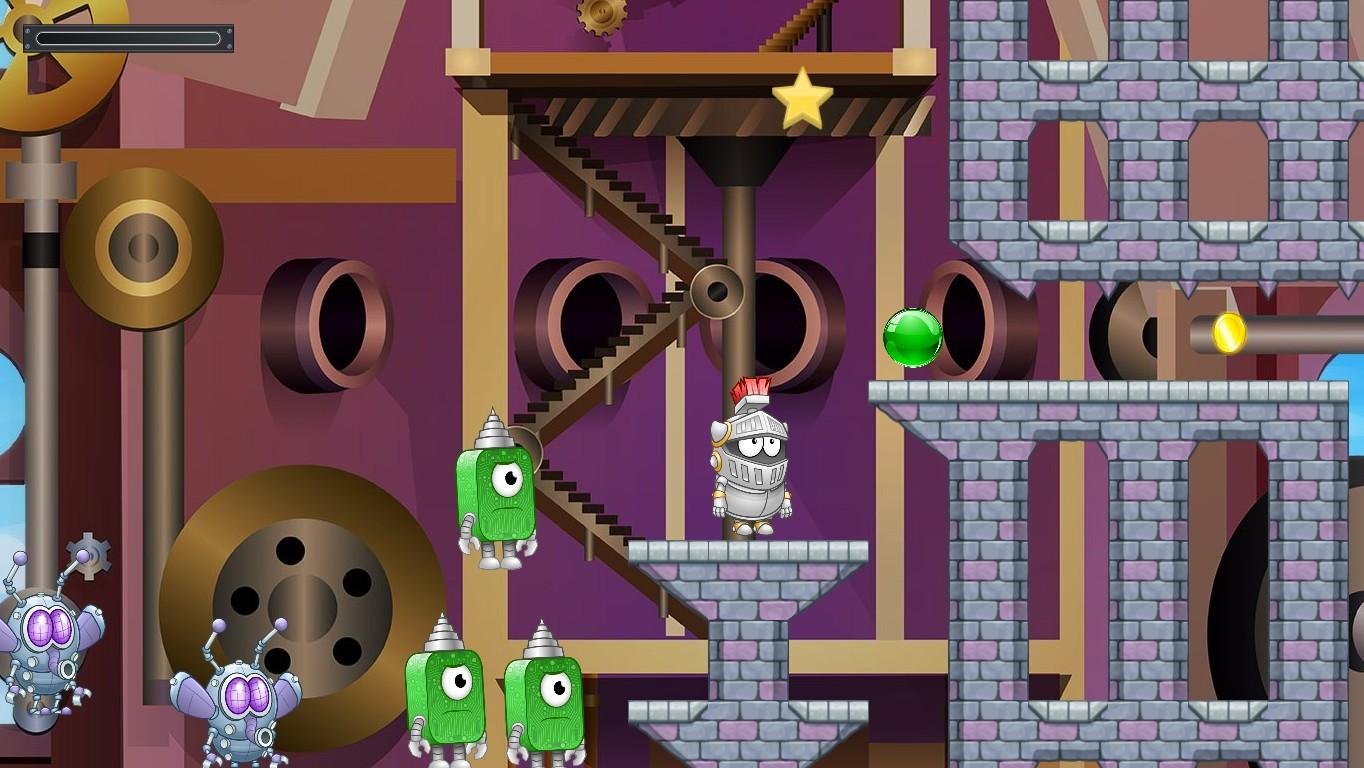Click the green ball near the stone tower

point(911,335)
